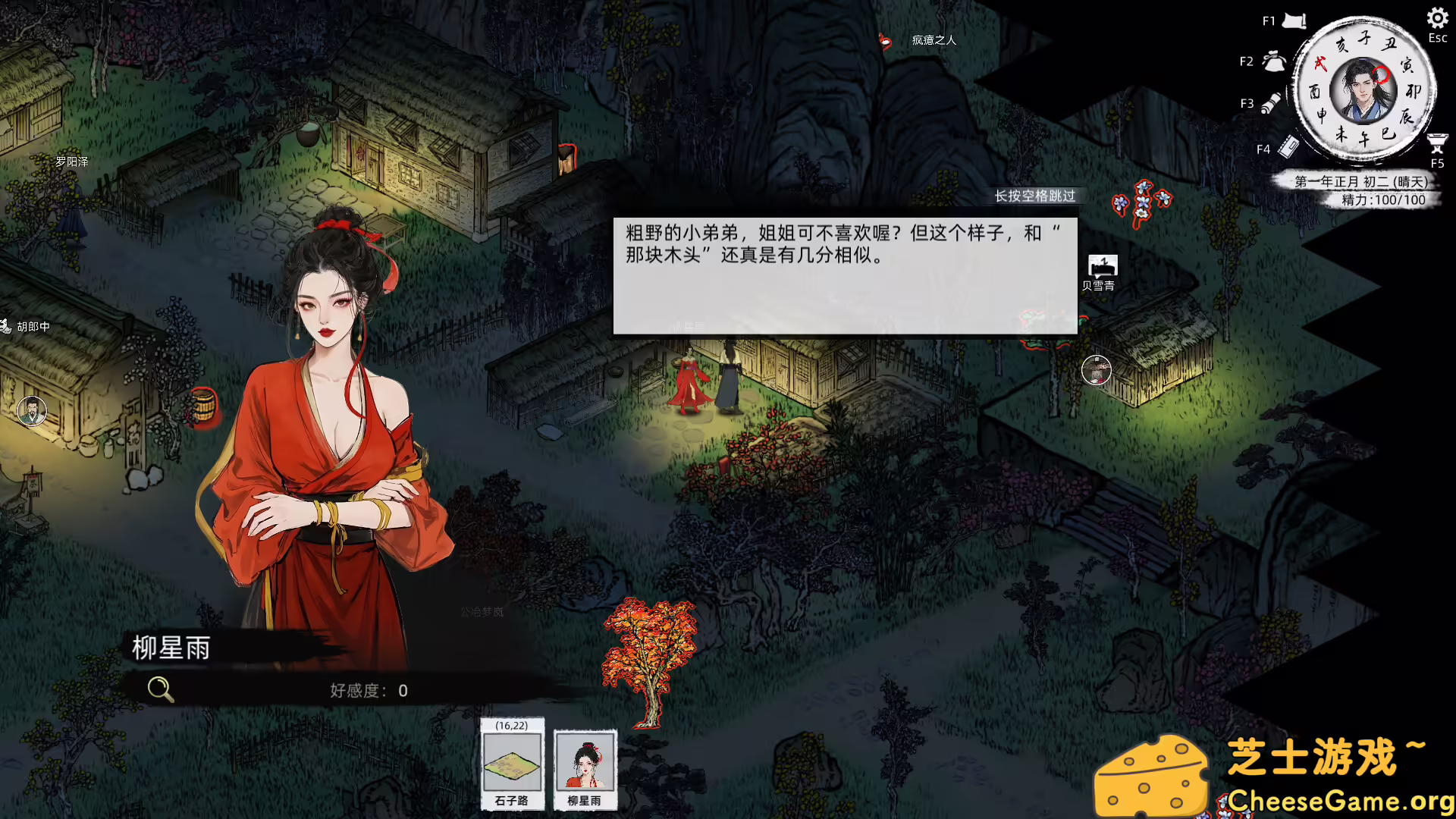Click 贝雪青's bed icon on the map

pyautogui.click(x=1103, y=265)
